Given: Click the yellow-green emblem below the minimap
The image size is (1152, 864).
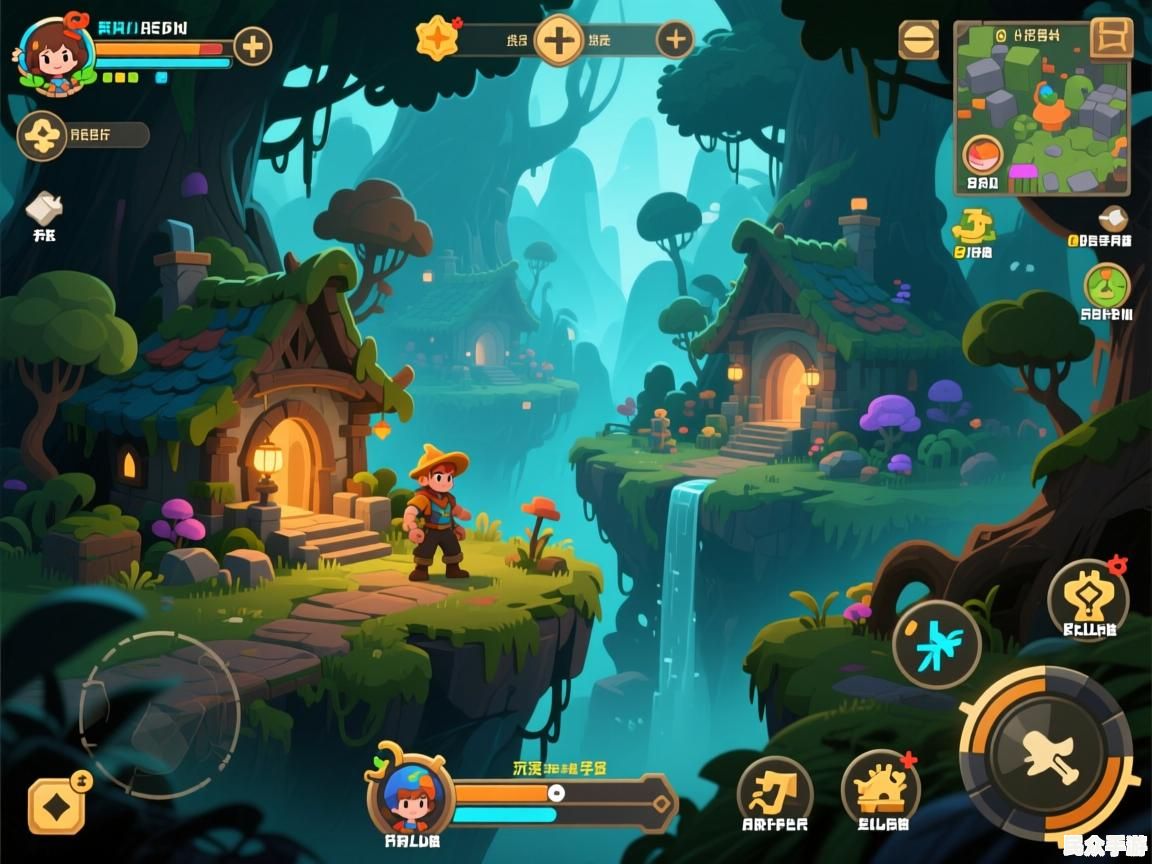Looking at the screenshot, I should tap(973, 228).
